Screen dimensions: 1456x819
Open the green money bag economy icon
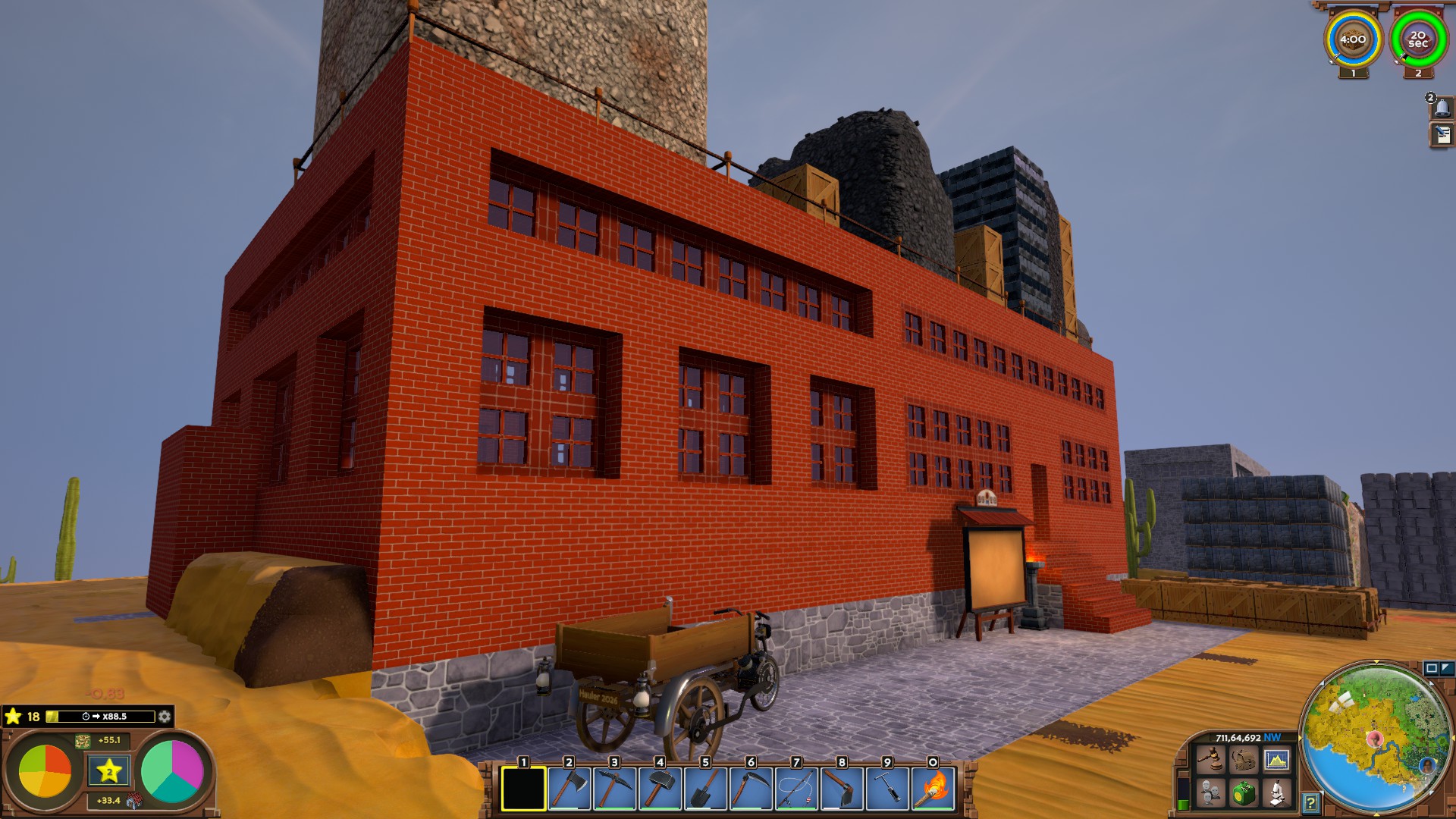click(1244, 793)
